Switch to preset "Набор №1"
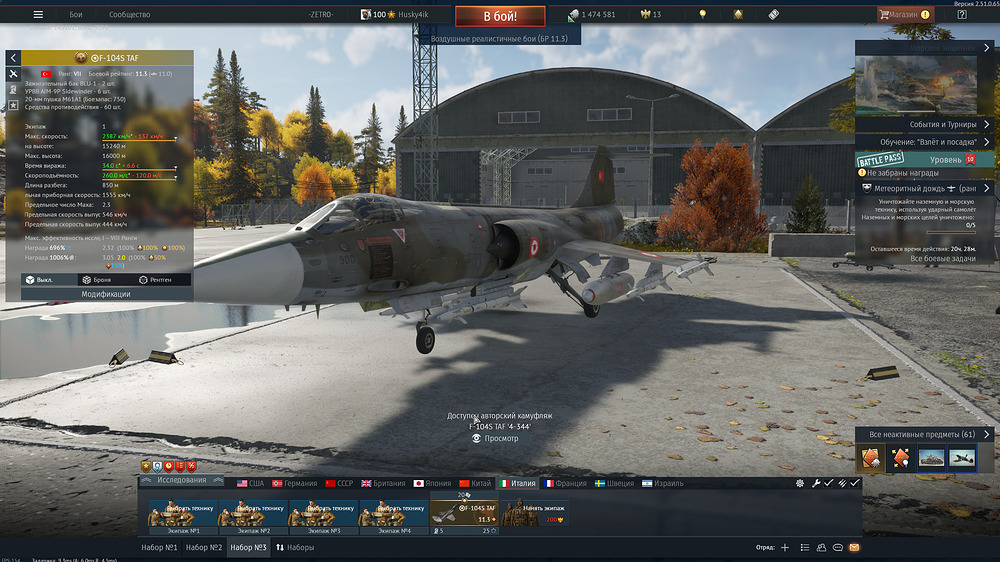Viewport: 1000px width, 562px height. coord(159,548)
